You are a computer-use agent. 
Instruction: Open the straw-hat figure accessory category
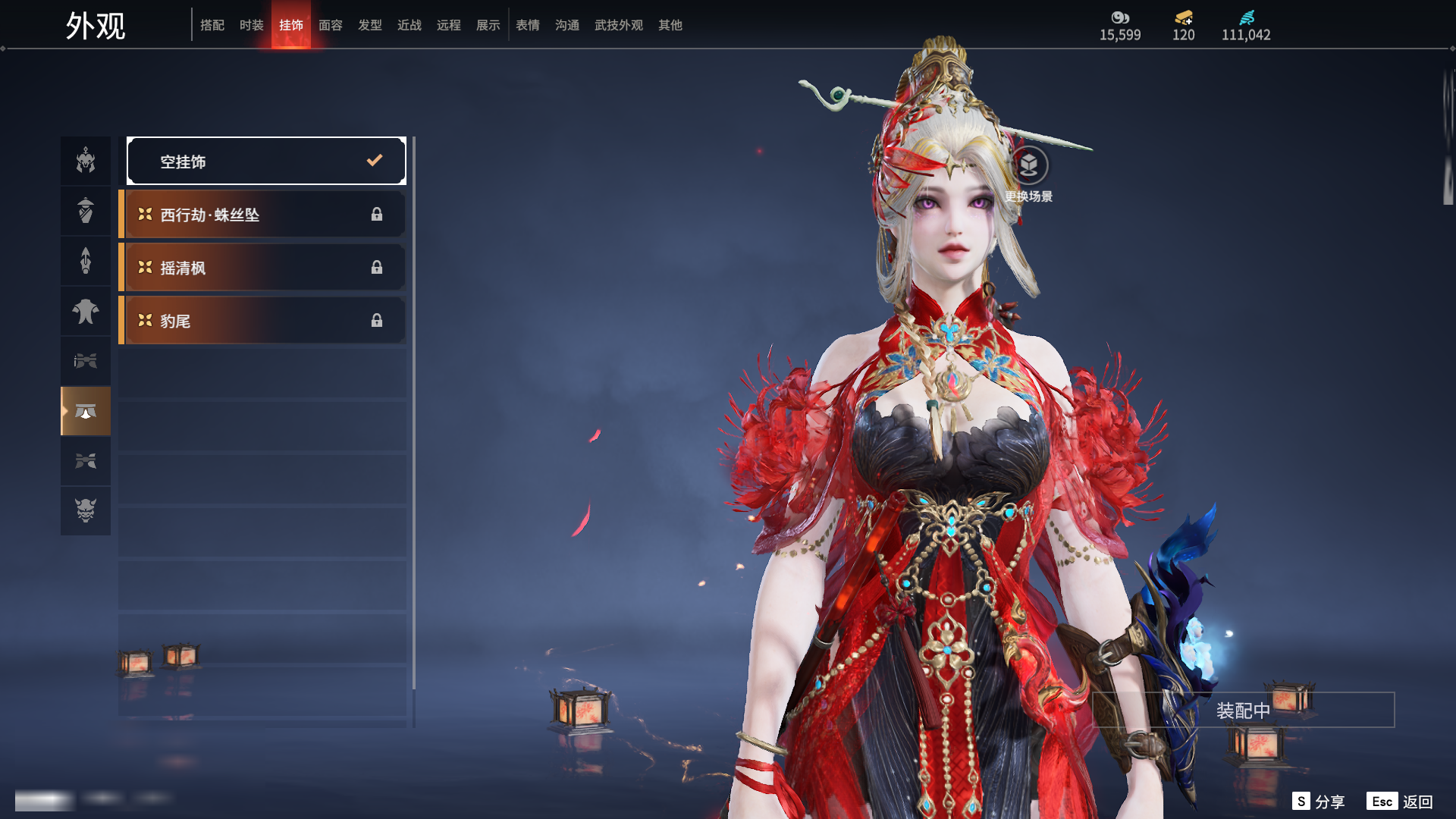point(86,211)
